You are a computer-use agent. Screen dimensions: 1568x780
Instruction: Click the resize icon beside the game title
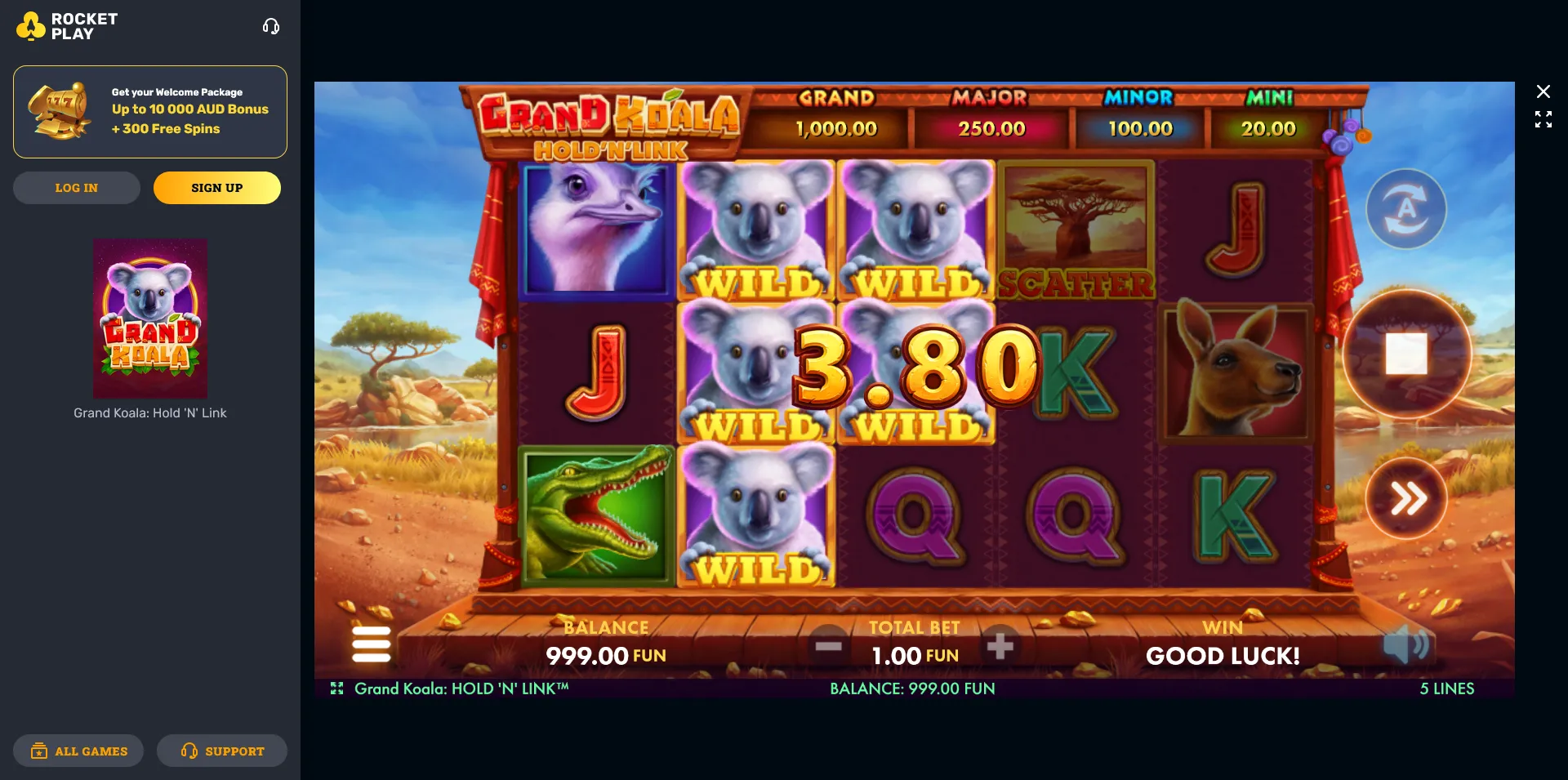(337, 689)
